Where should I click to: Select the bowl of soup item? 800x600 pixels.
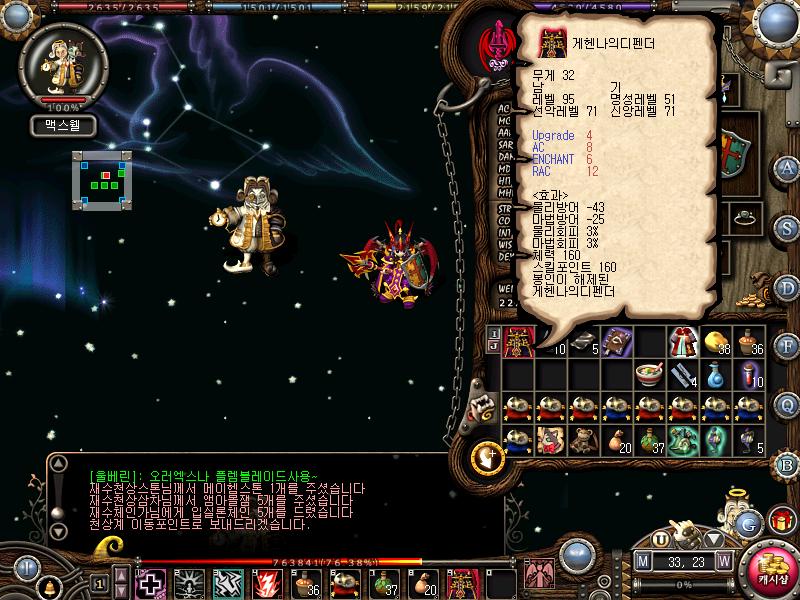pyautogui.click(x=650, y=375)
